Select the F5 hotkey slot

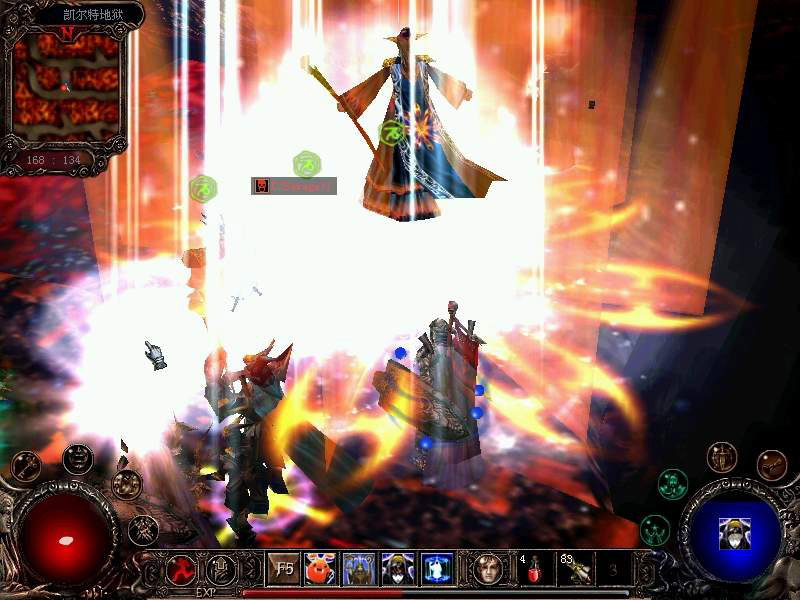point(285,570)
